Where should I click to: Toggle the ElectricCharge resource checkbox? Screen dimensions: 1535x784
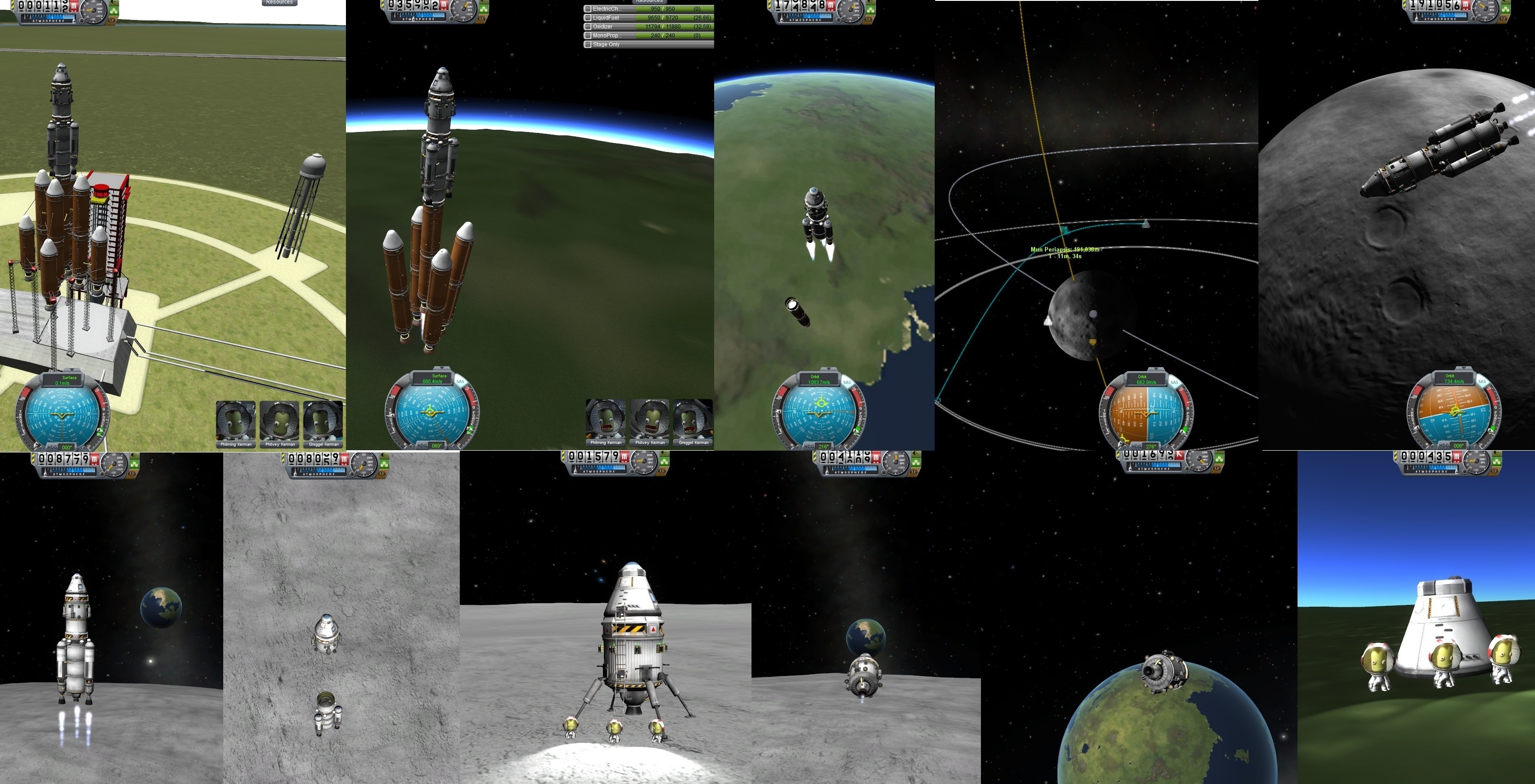click(x=588, y=9)
